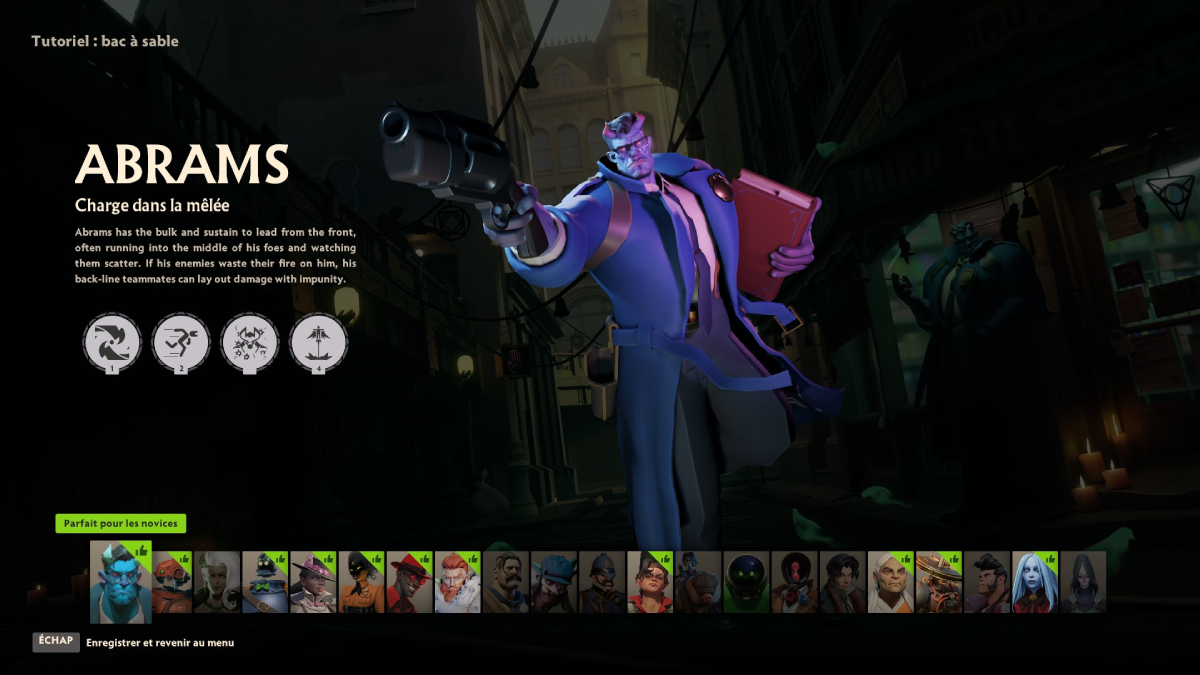Choose the mustached man hero portrait
This screenshot has width=1200, height=675.
pos(505,582)
